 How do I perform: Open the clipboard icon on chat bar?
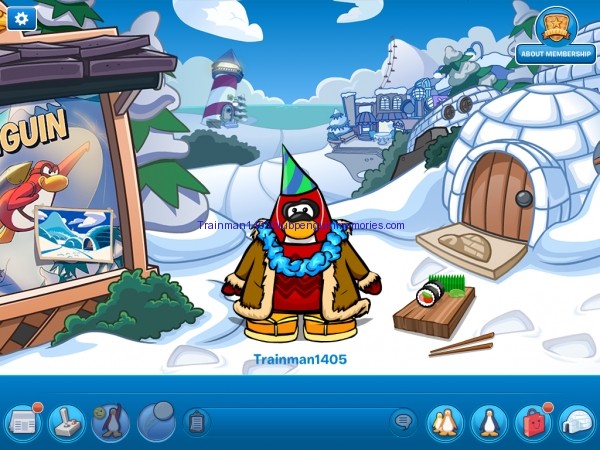coord(197,421)
